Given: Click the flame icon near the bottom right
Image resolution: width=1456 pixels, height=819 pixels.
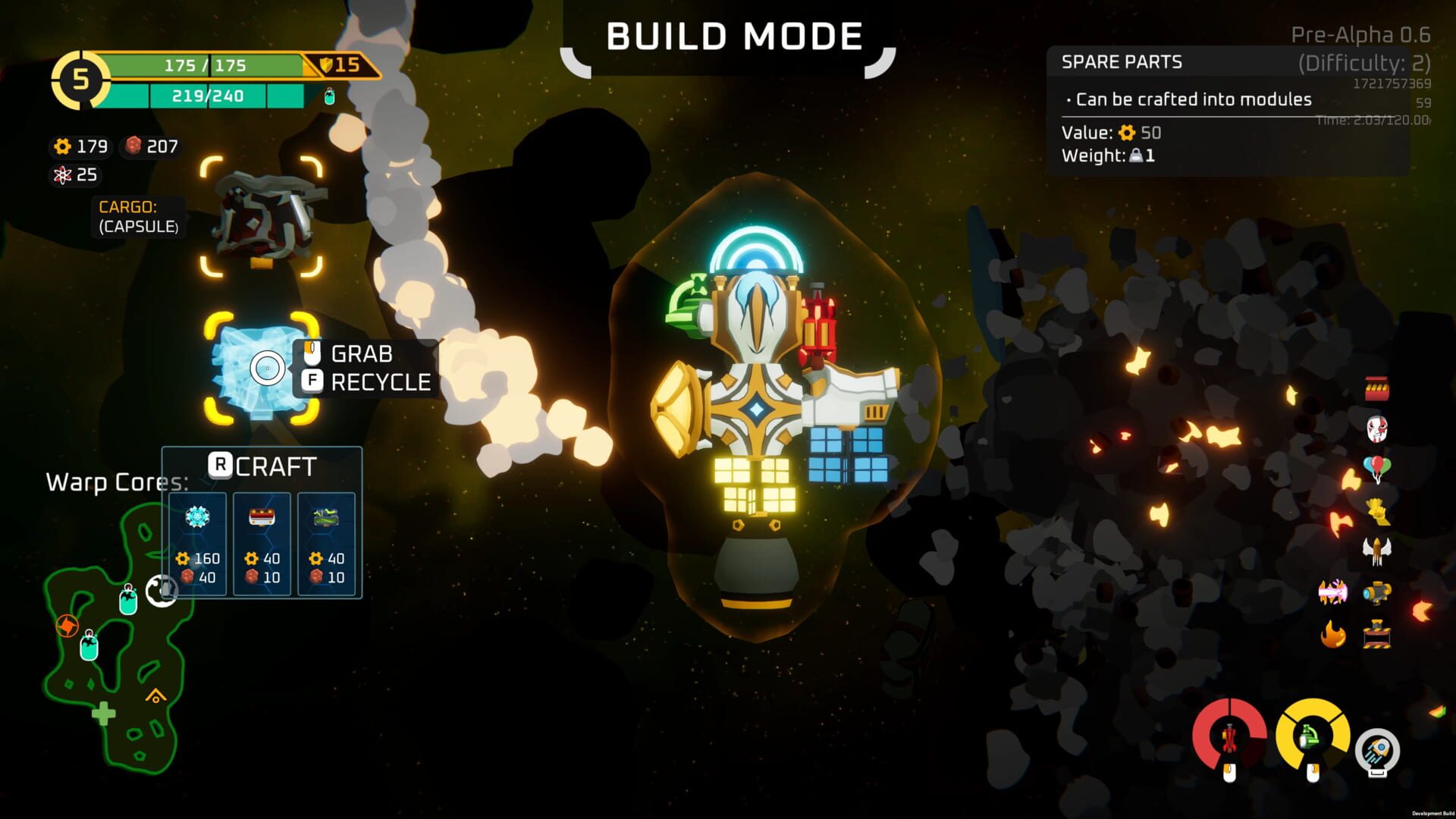Looking at the screenshot, I should tap(1332, 635).
